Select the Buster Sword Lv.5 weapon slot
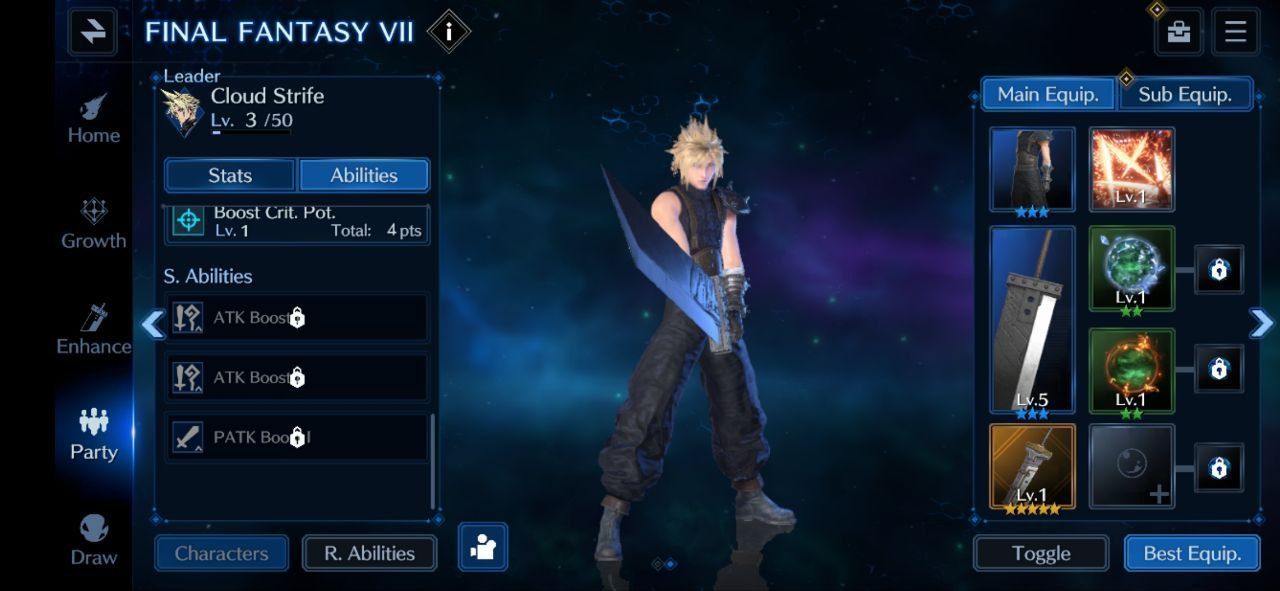Viewport: 1280px width, 591px height. [1032, 319]
